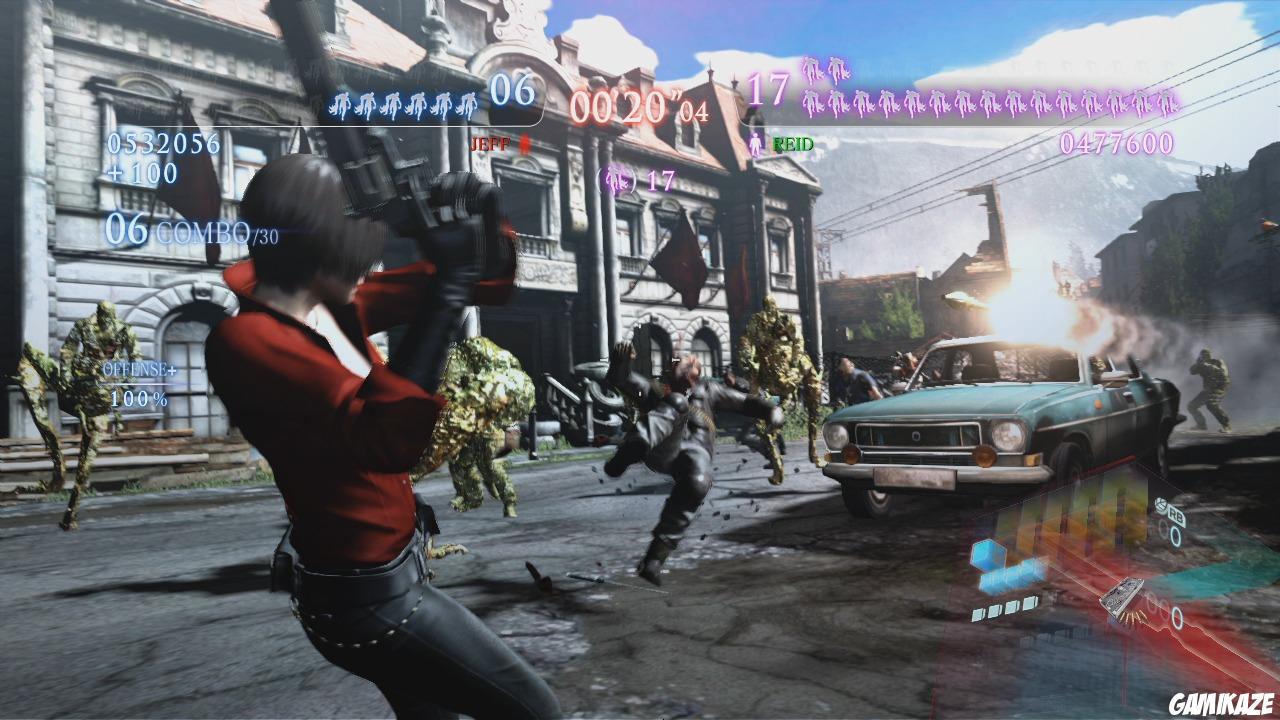1280x720 pixels.
Task: Select the weapon pickup icon in the radar
Action: point(1121,597)
